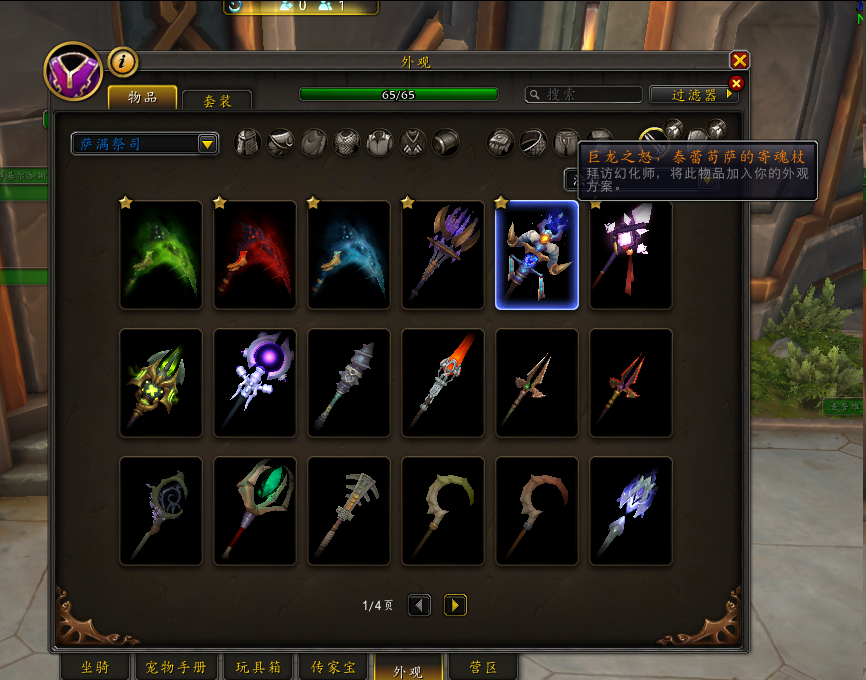
Task: Switch to the 玩具箱 toy box tab
Action: [x=258, y=667]
